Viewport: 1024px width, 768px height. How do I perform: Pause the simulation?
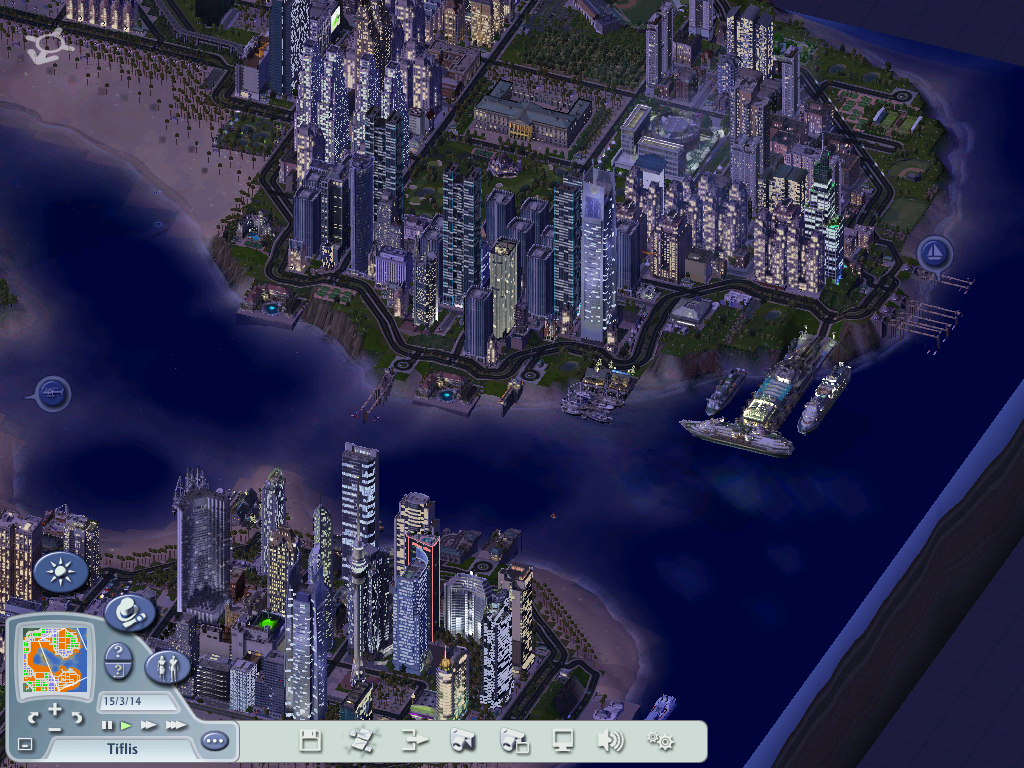click(x=107, y=725)
